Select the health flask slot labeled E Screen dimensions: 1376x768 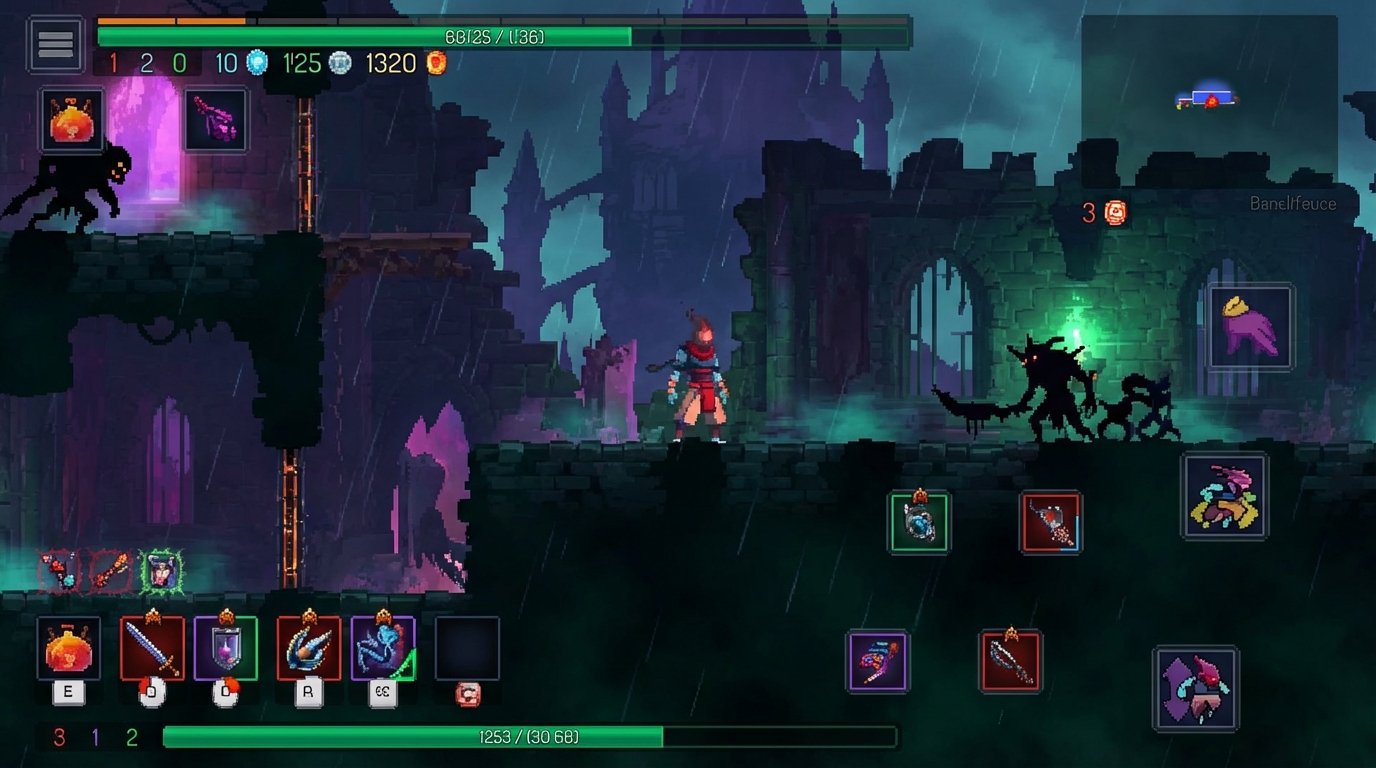click(x=69, y=649)
